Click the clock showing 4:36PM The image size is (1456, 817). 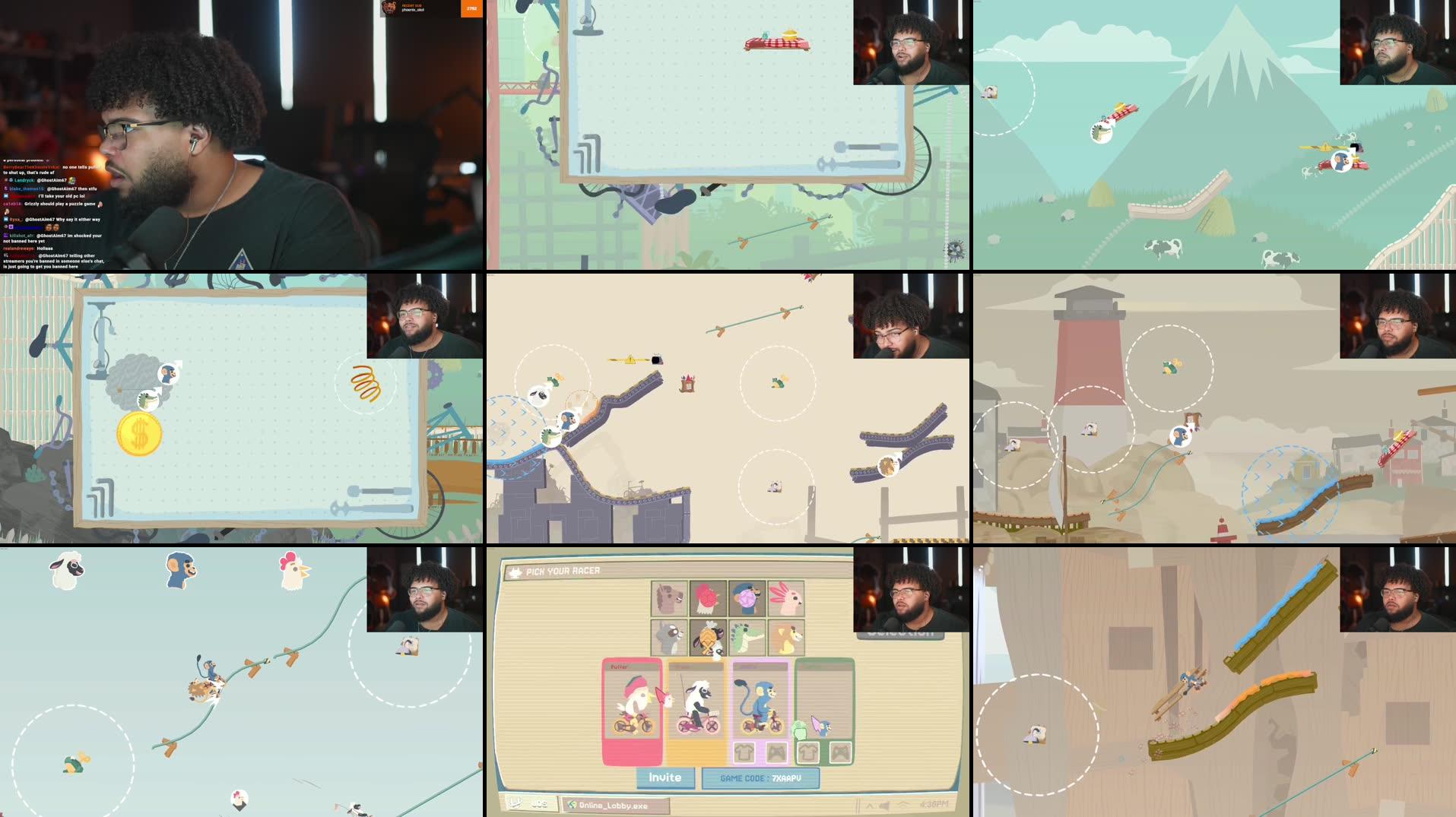[934, 803]
